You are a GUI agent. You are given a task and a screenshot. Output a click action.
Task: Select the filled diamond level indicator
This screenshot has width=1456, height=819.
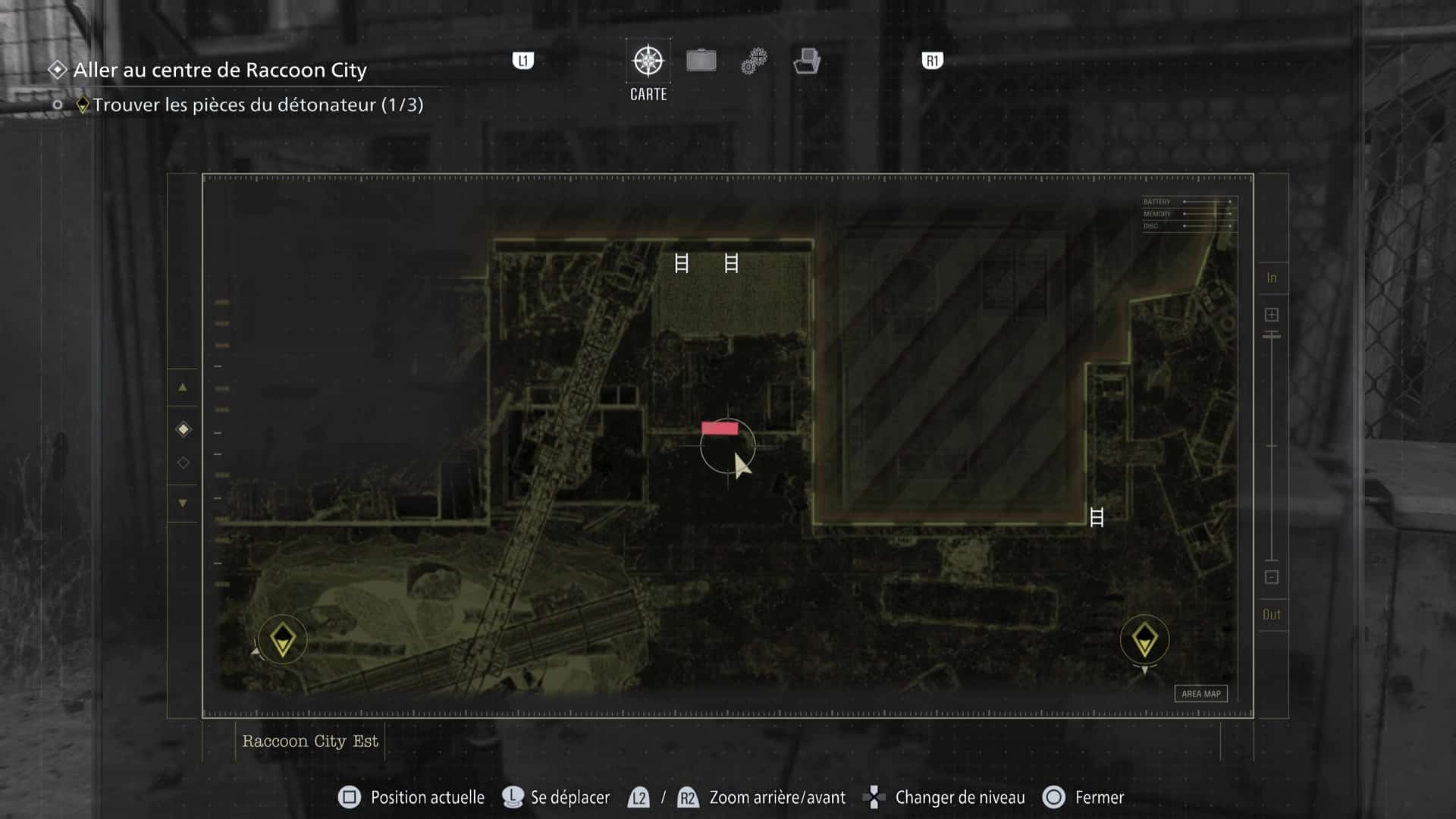(182, 428)
